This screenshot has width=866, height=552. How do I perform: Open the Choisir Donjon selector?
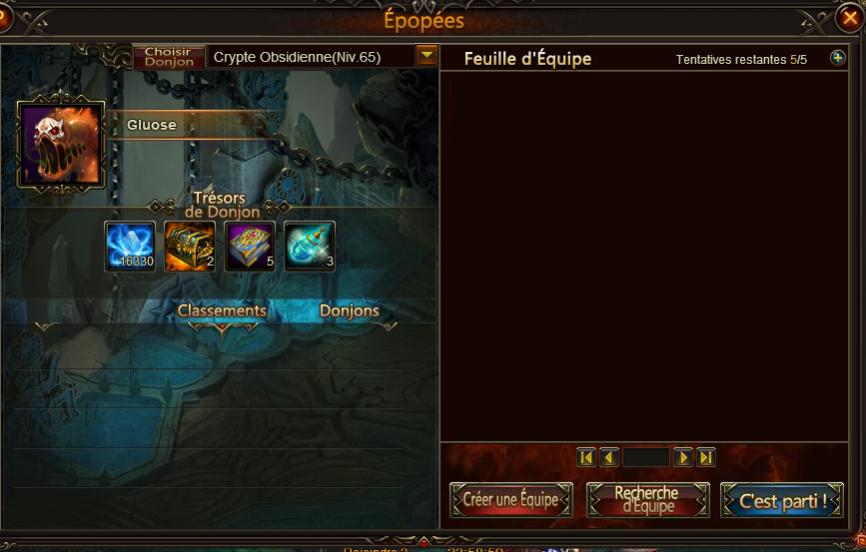[169, 57]
